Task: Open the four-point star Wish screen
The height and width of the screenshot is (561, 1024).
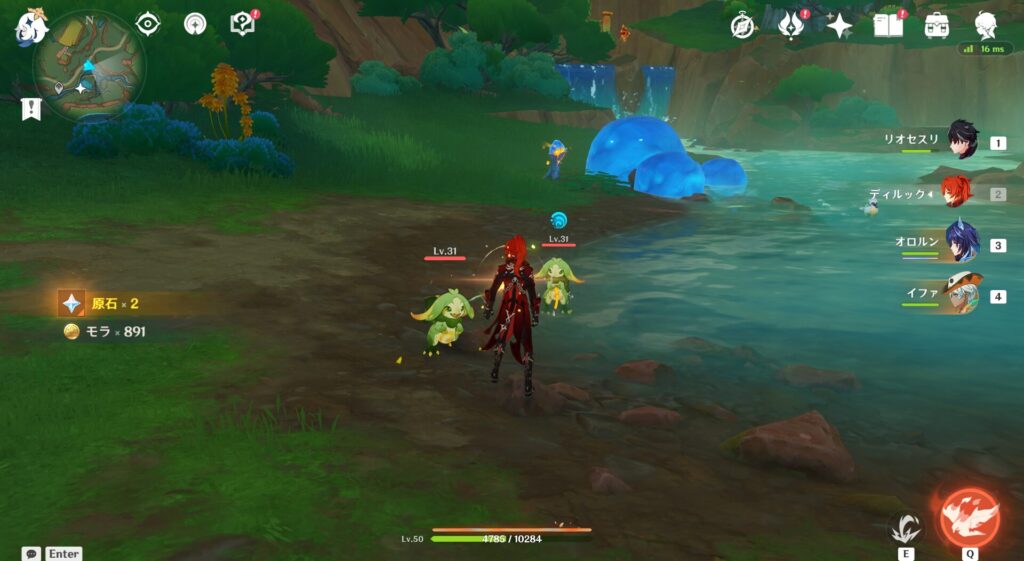Action: coord(839,26)
